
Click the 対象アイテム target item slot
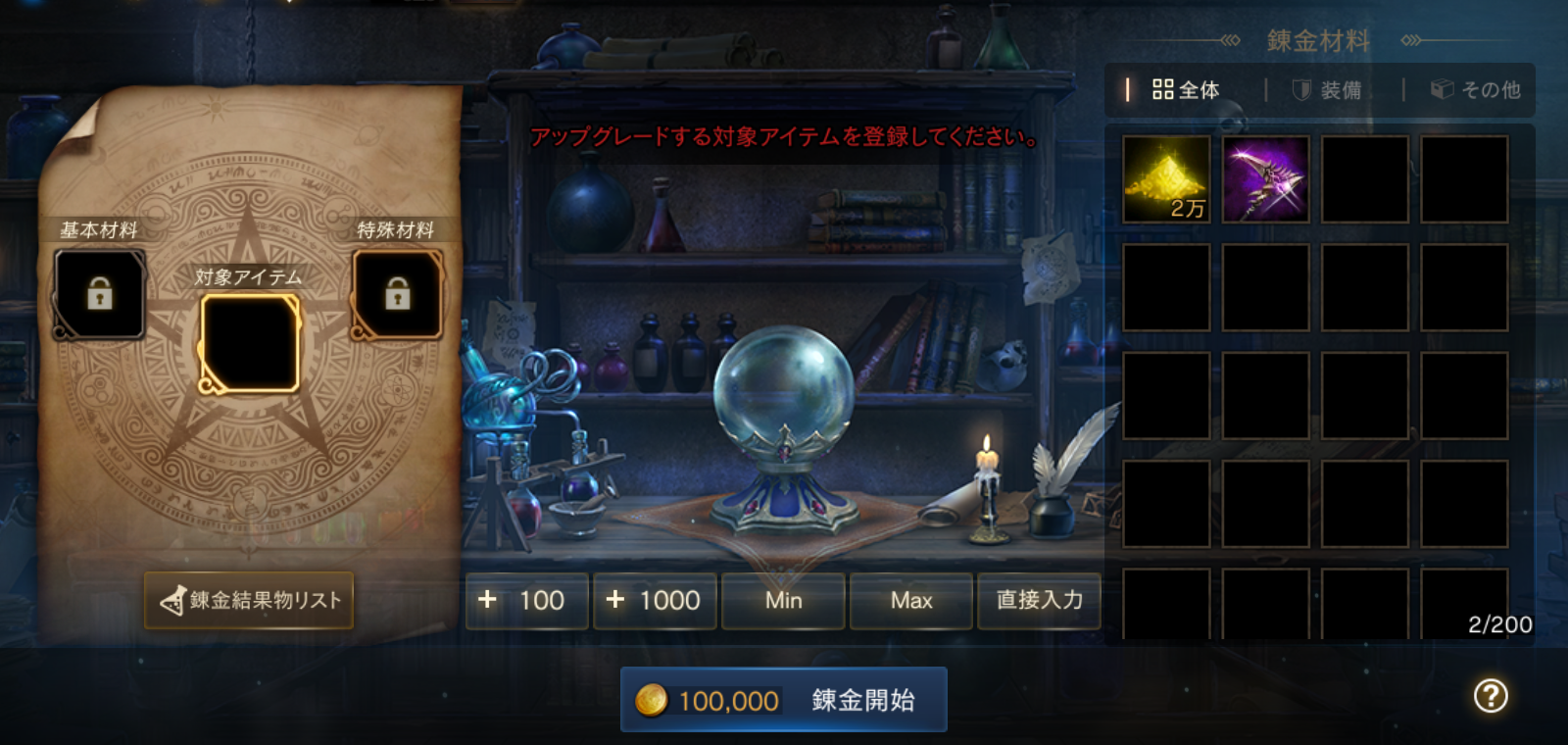coord(249,343)
